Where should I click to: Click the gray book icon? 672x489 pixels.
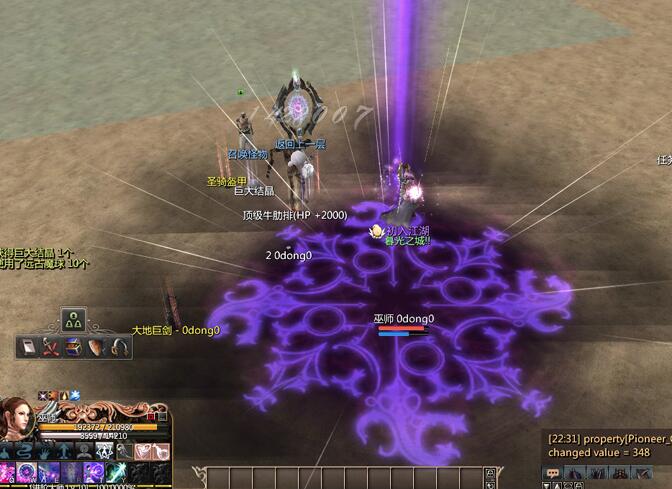(27, 347)
